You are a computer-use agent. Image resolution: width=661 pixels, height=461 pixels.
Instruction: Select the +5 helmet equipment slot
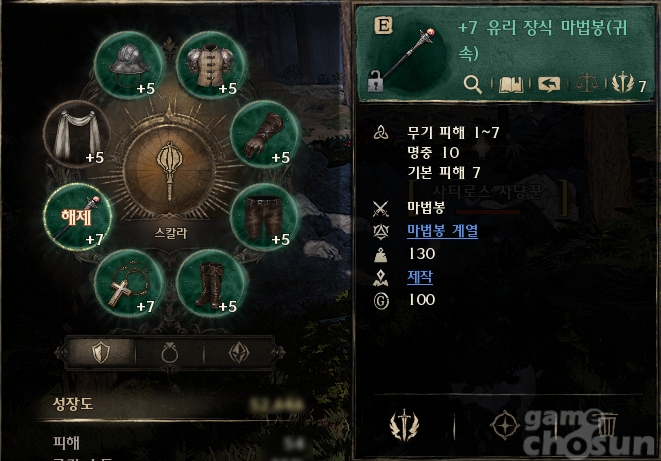[127, 65]
